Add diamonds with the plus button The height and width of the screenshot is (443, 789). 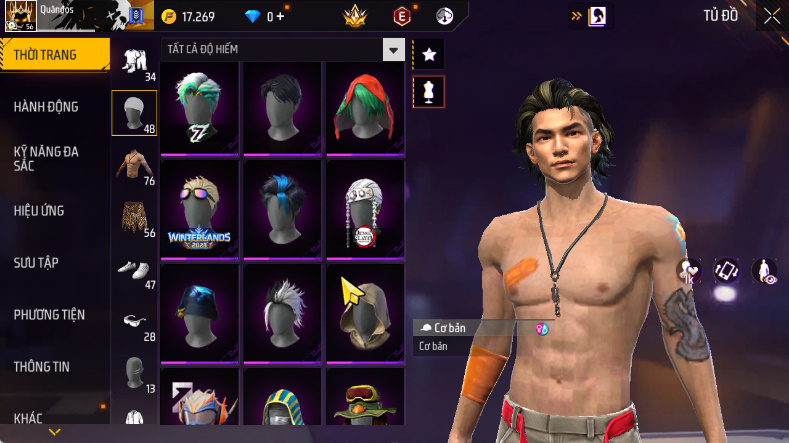[x=280, y=16]
